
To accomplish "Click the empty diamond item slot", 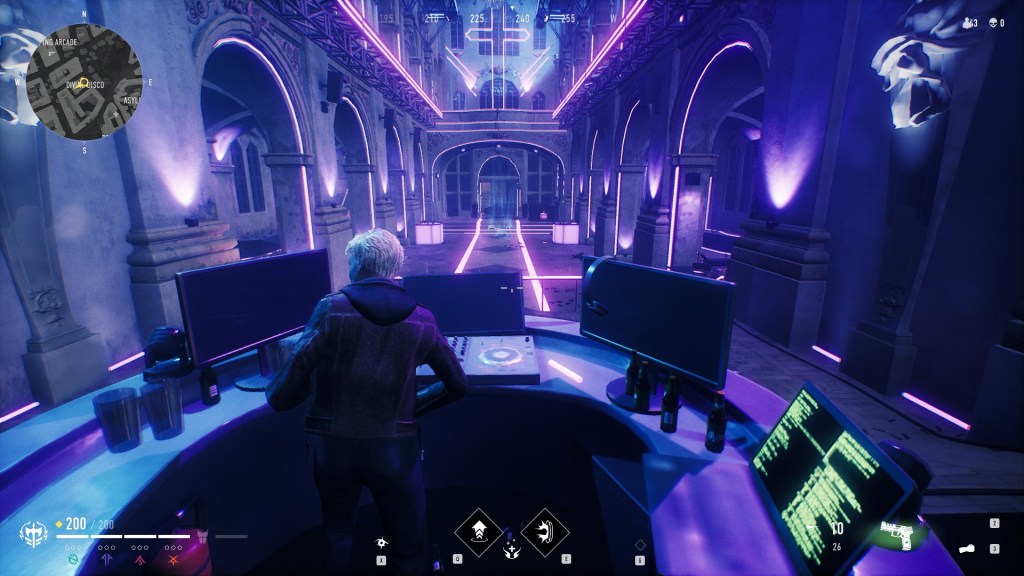I will [x=640, y=545].
